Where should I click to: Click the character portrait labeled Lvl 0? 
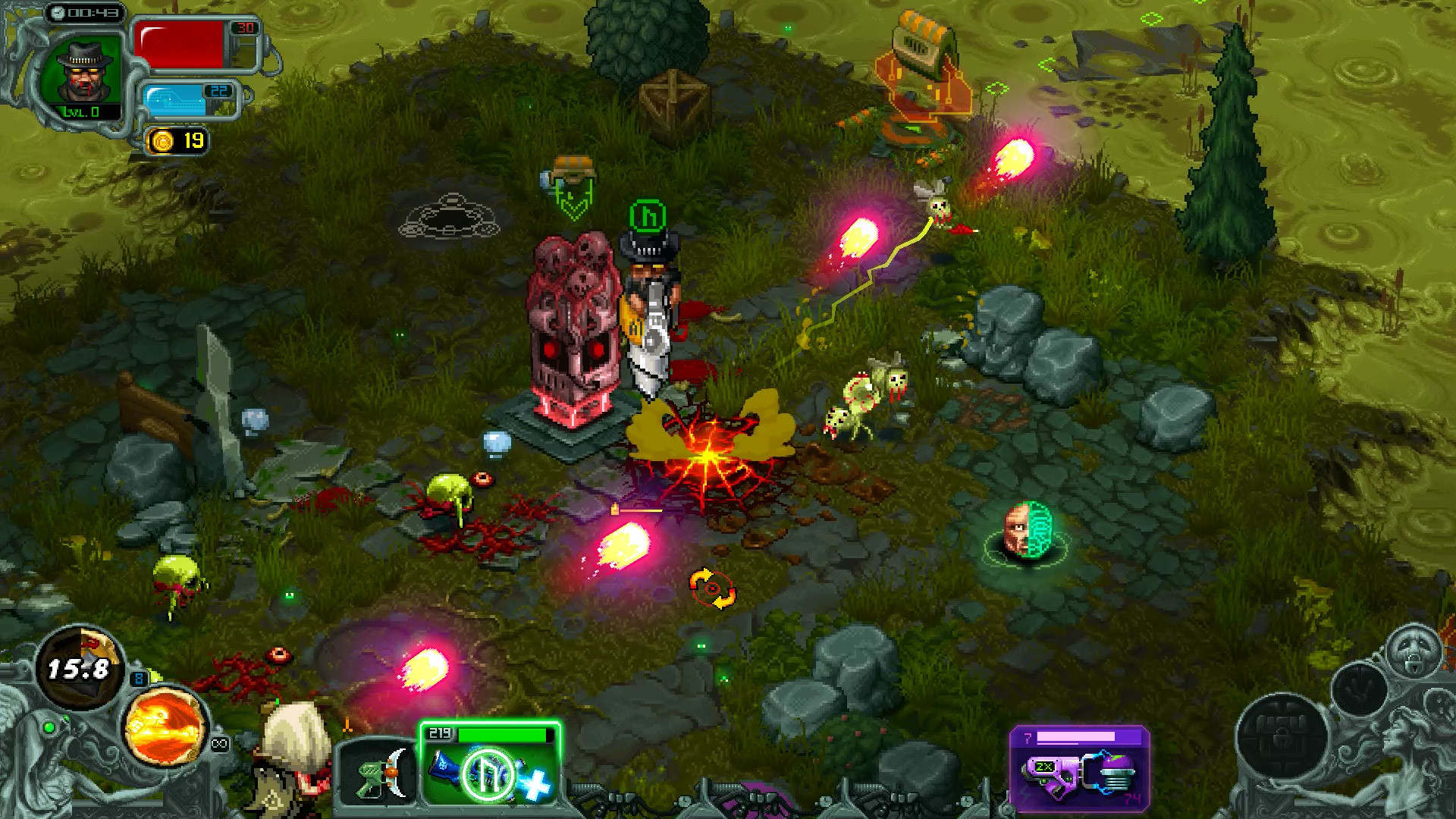point(83,72)
